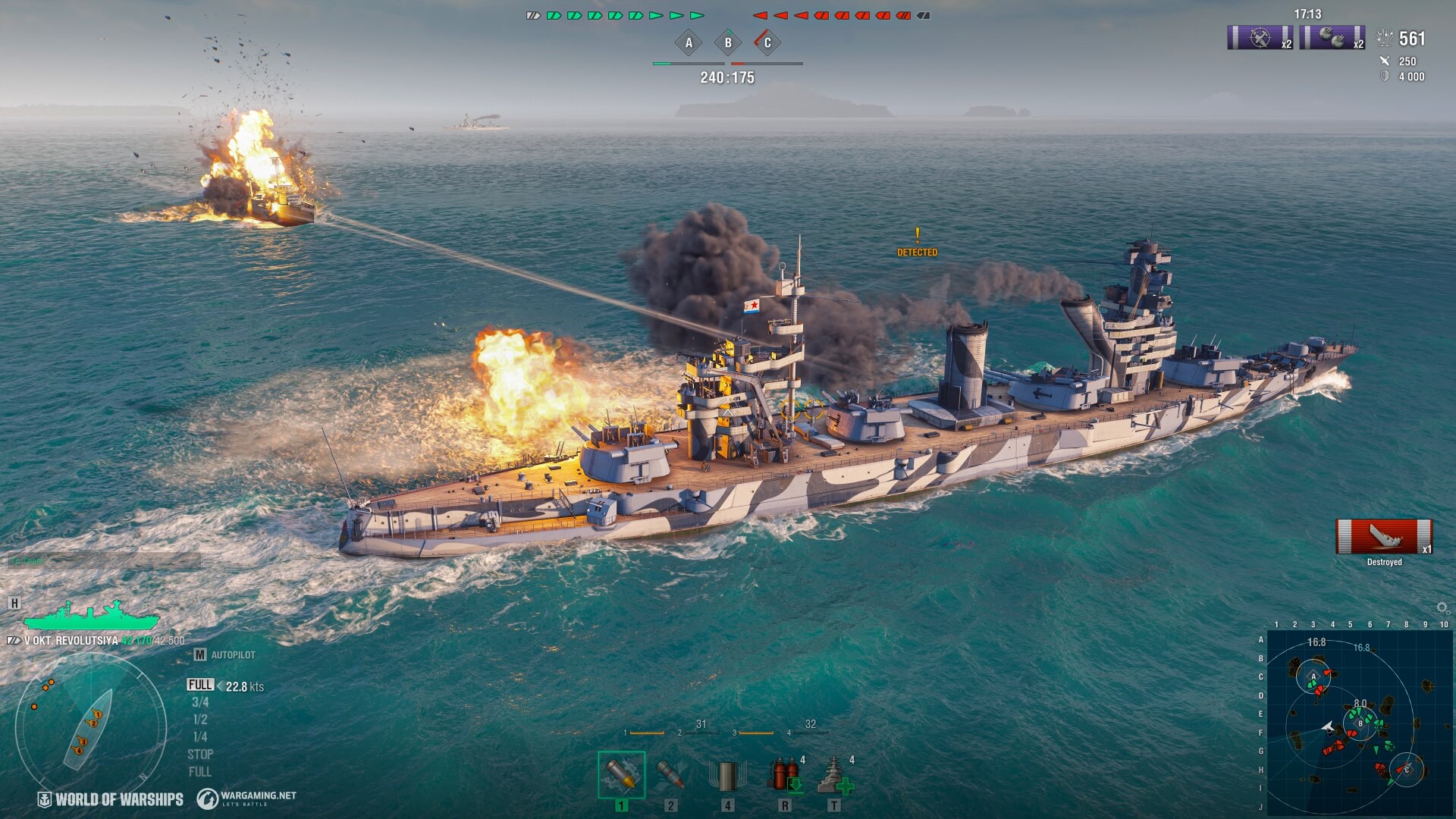Switch to armor-piercing shell ammunition
Screen dimensions: 1456x819
pos(670,775)
